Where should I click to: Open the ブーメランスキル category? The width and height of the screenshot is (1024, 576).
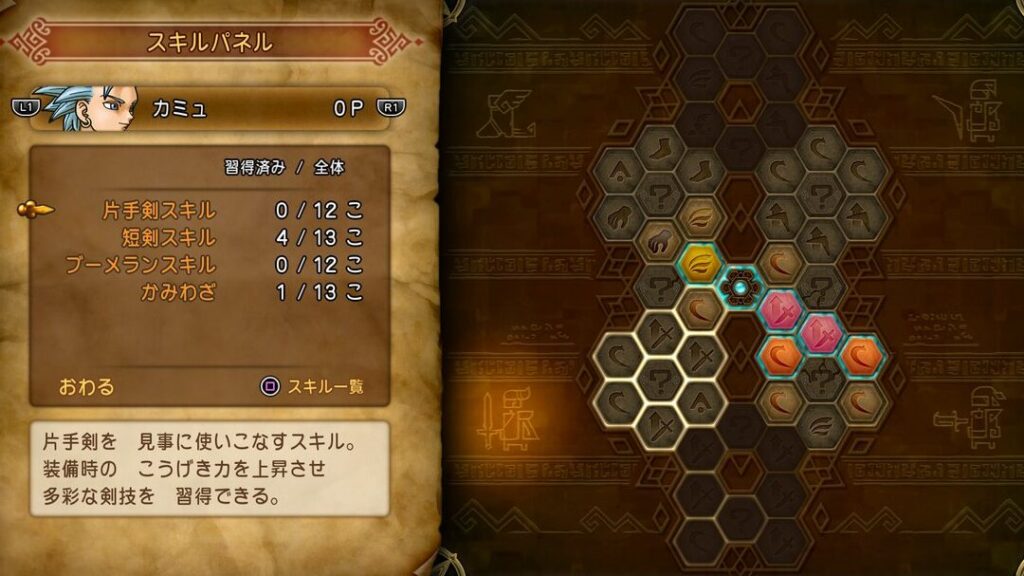point(140,265)
